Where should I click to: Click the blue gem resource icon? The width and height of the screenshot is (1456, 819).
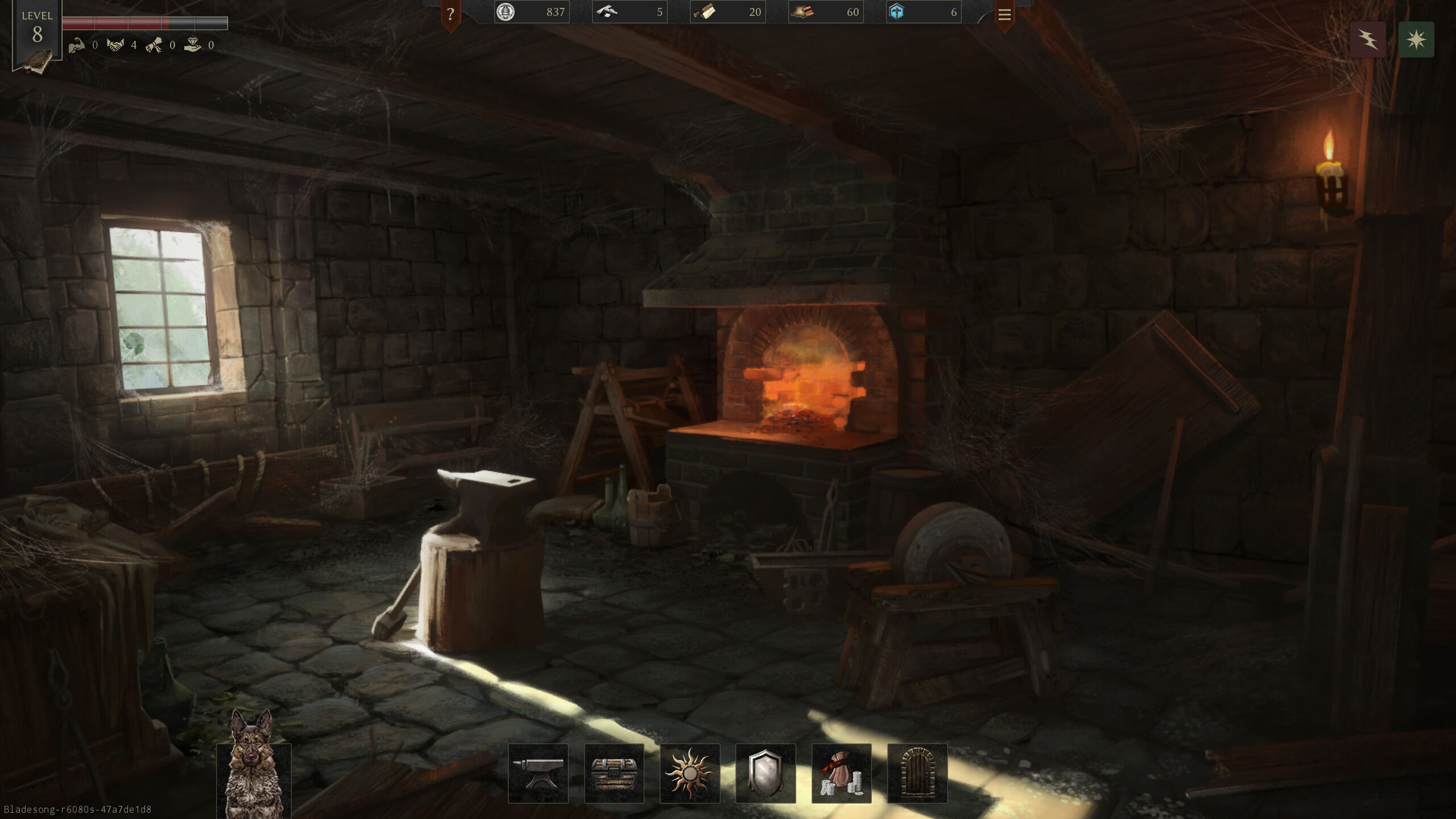click(x=896, y=12)
